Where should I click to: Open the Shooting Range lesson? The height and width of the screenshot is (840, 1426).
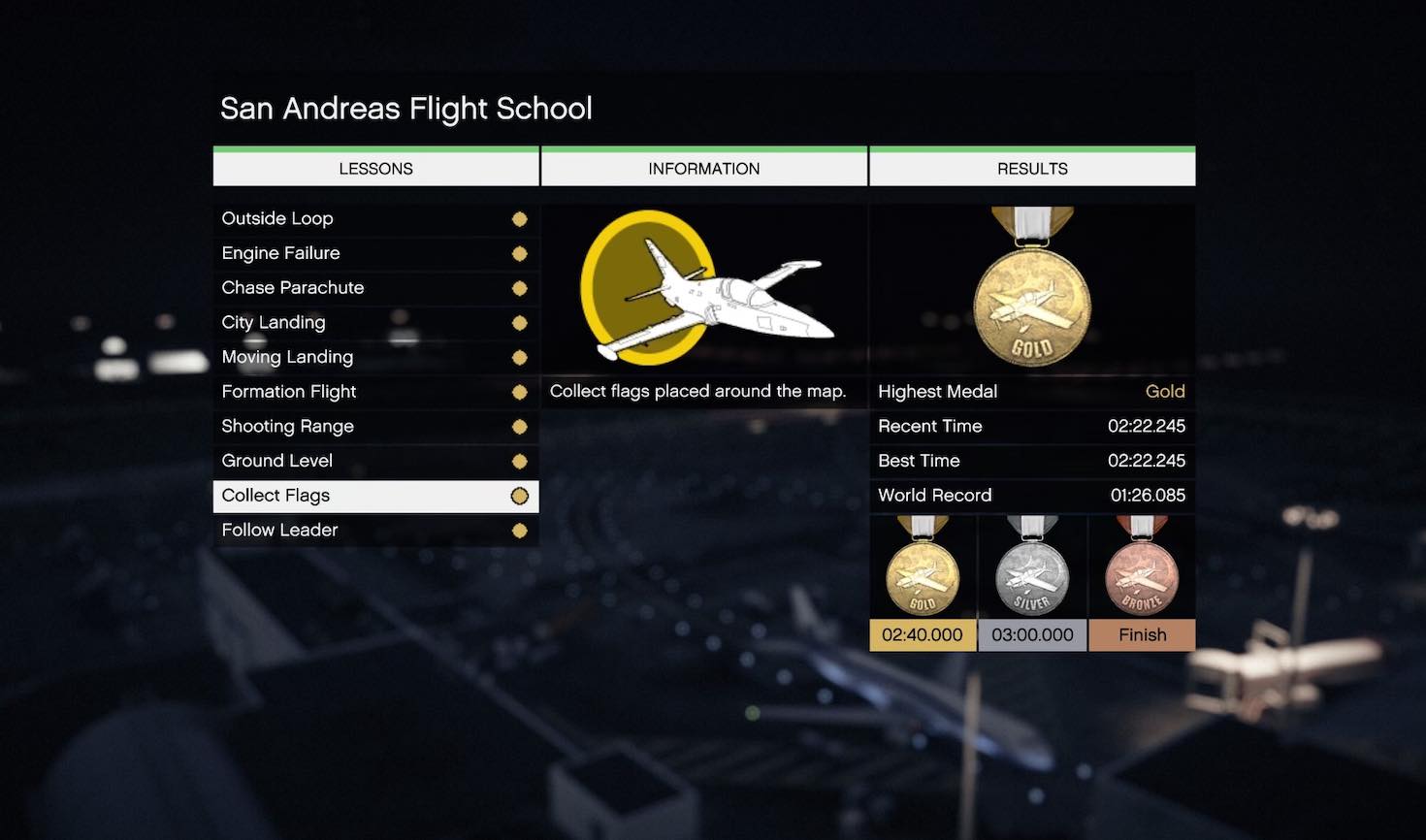click(287, 426)
